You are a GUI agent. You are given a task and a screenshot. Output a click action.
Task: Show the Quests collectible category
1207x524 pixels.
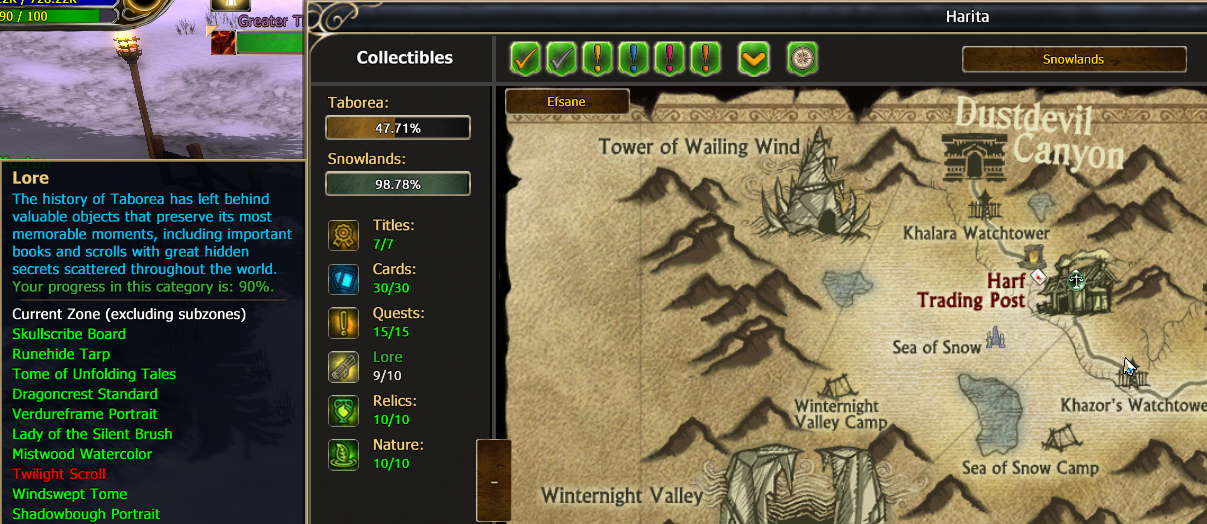[x=344, y=323]
